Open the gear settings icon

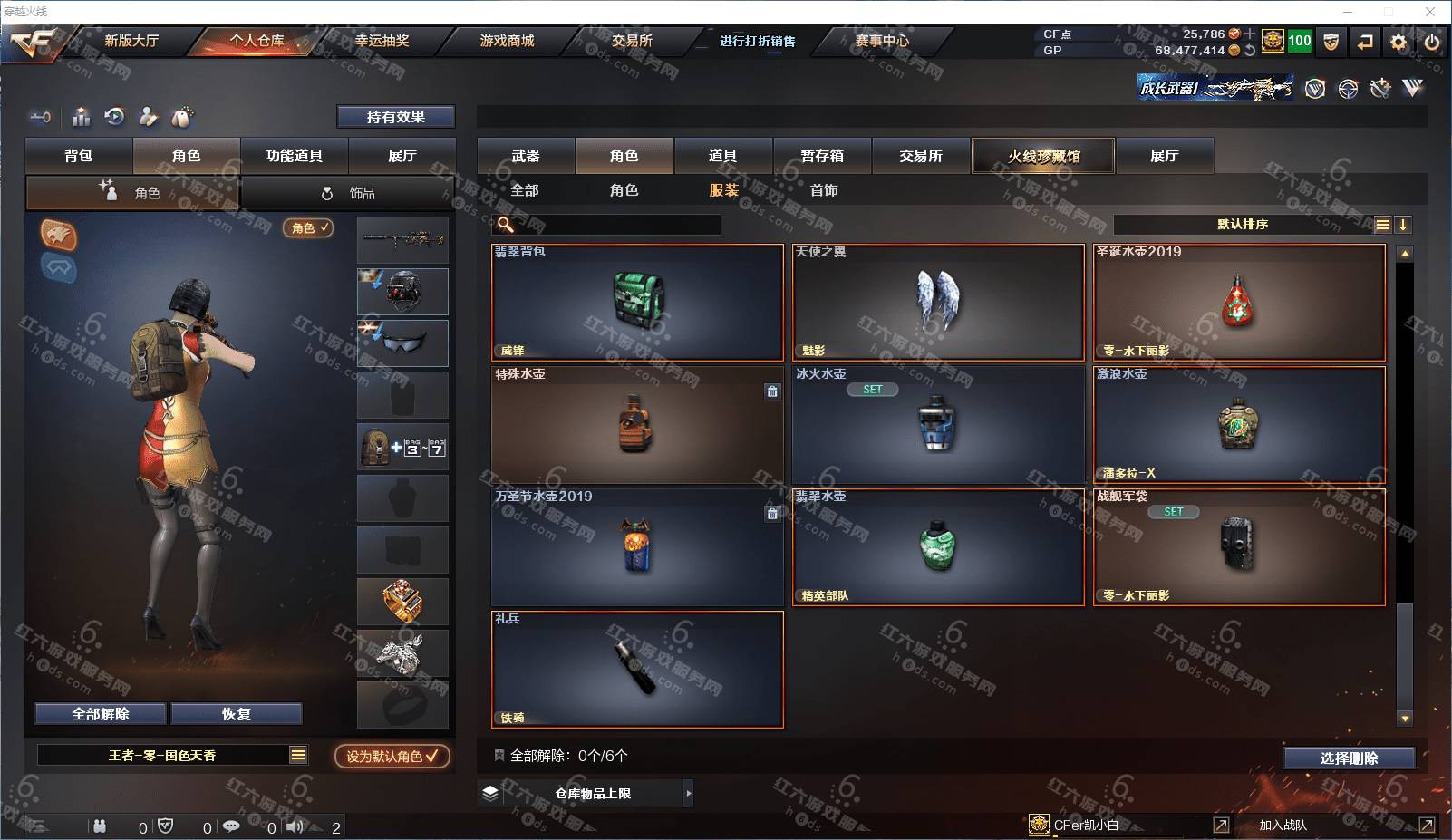[1399, 42]
